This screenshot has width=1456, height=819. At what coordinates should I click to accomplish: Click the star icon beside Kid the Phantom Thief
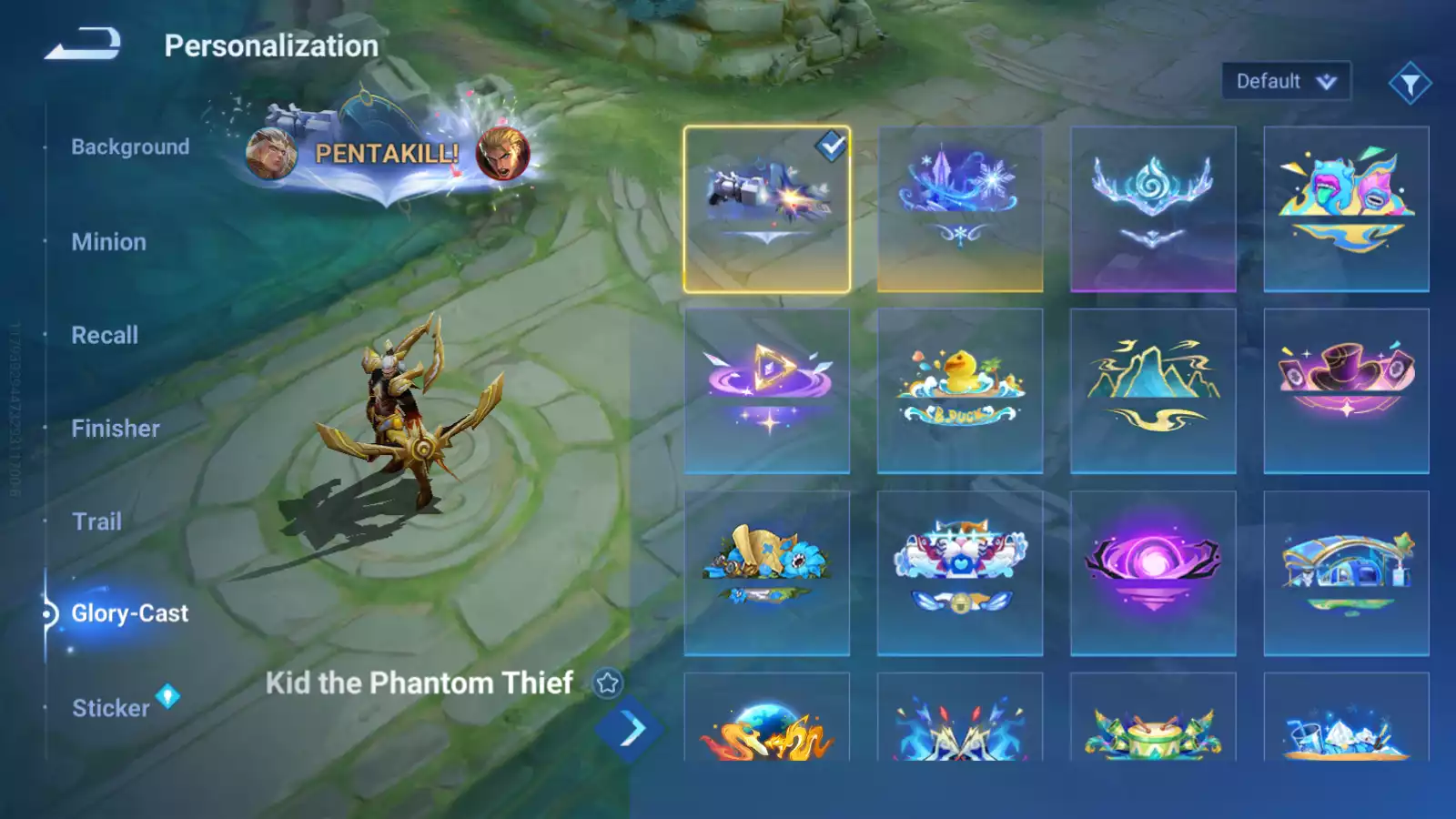[x=607, y=682]
